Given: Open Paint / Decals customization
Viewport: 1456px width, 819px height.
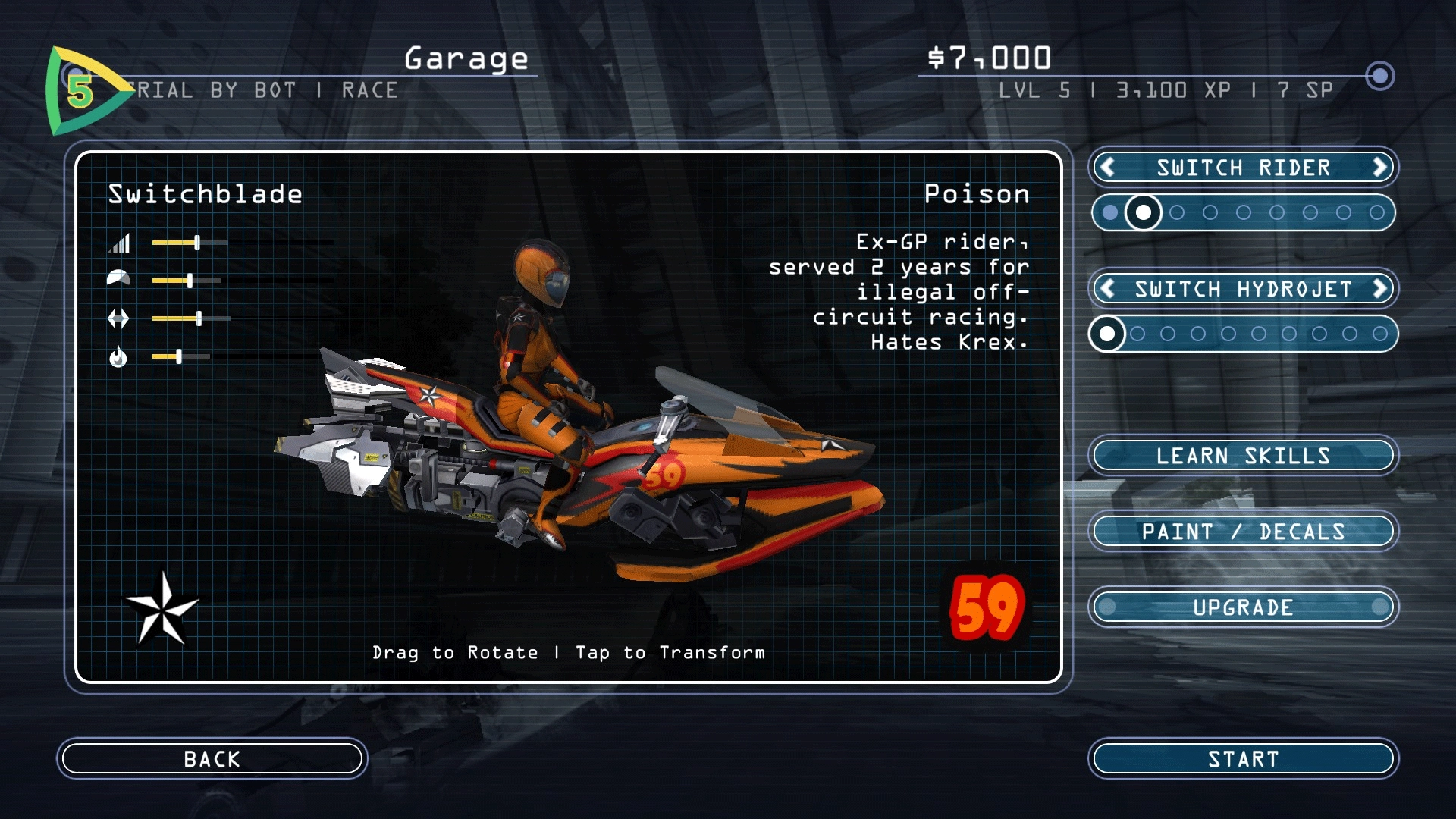Looking at the screenshot, I should point(1243,532).
